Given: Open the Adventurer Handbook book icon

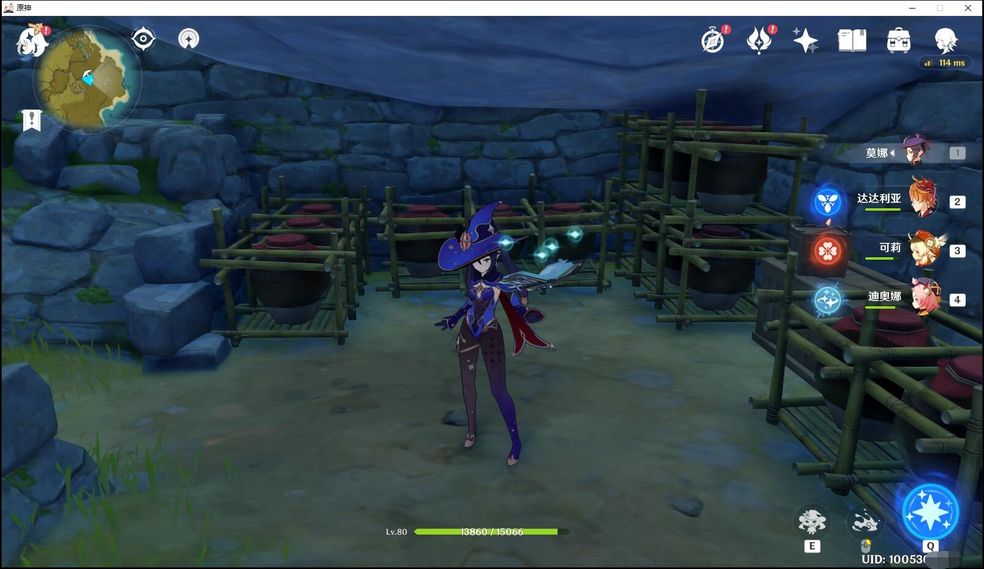Looking at the screenshot, I should pos(851,40).
